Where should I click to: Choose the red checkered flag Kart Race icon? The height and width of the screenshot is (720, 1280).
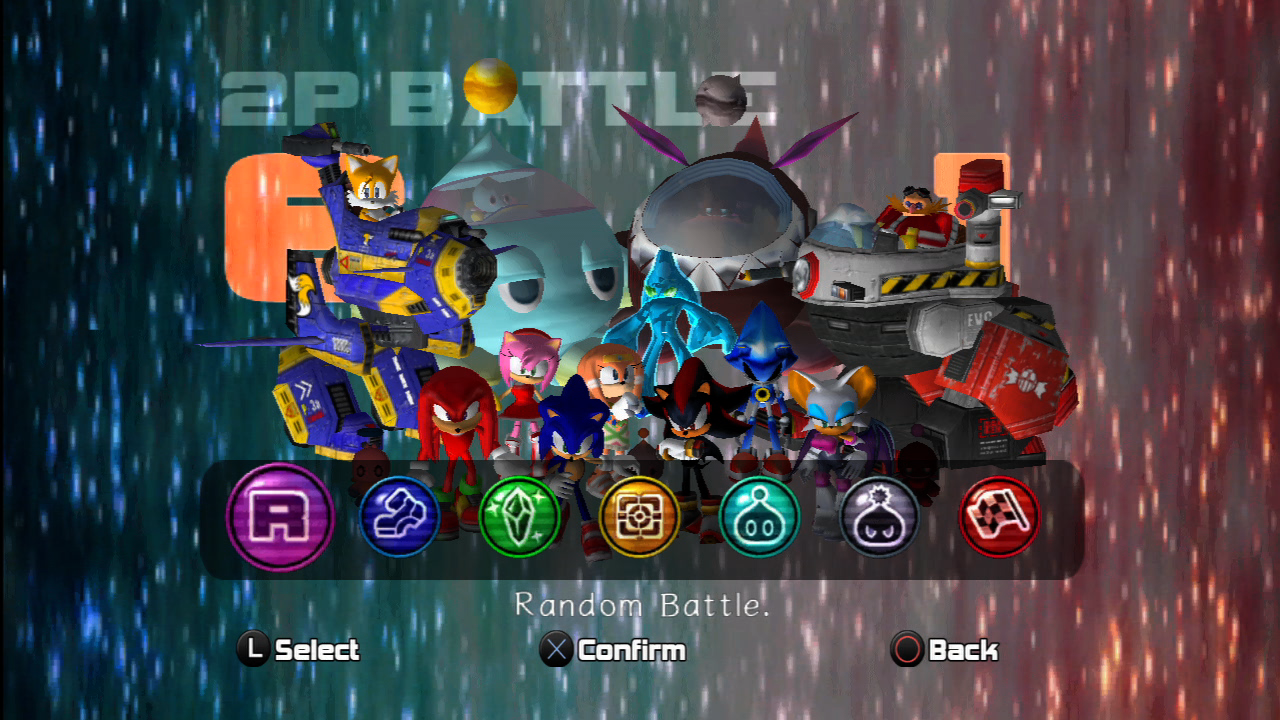997,517
